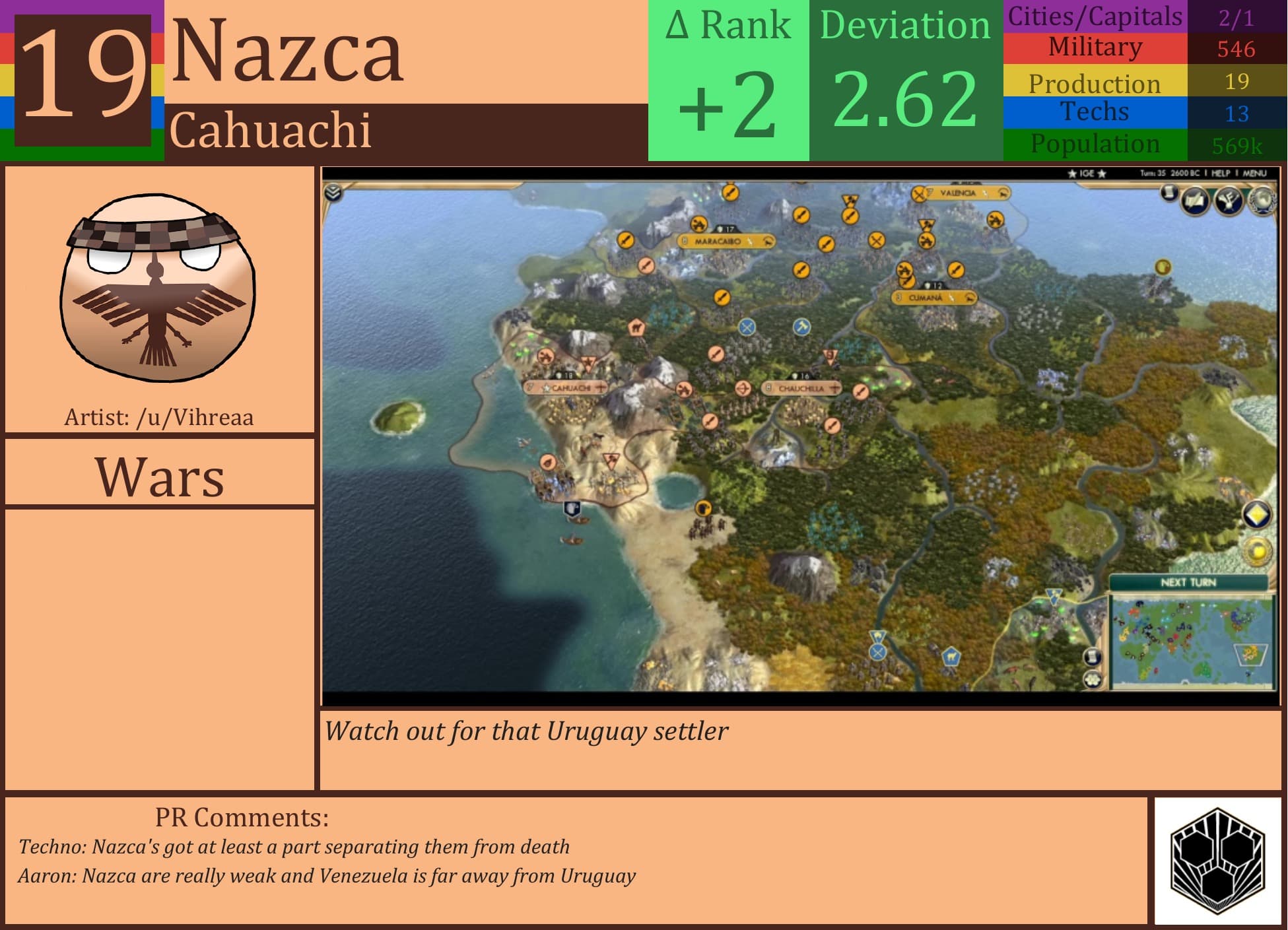Image resolution: width=1288 pixels, height=930 pixels.
Task: Expand the Maracaibo city banner arrow
Action: click(768, 241)
